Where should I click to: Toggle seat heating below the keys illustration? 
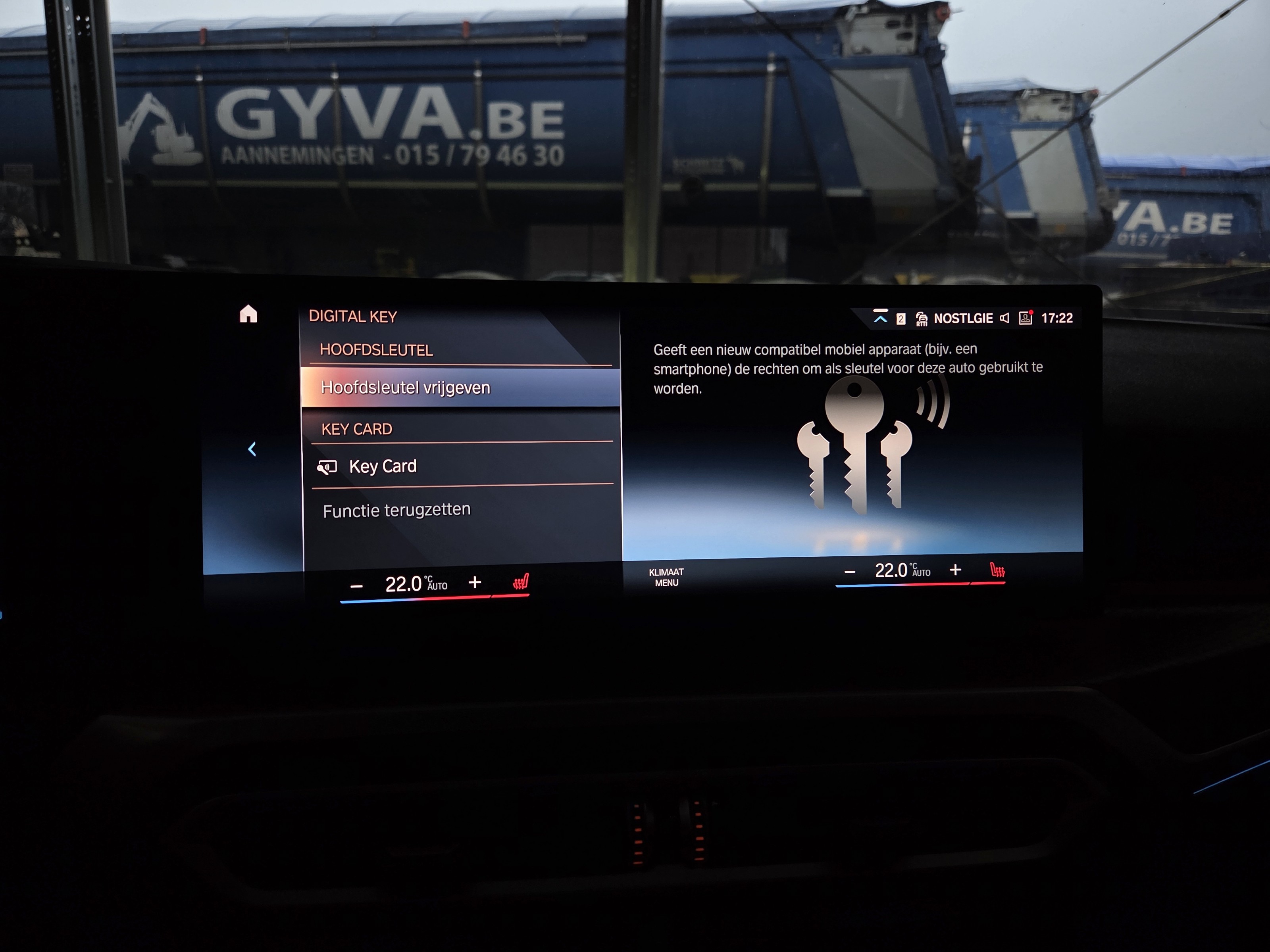click(x=997, y=570)
